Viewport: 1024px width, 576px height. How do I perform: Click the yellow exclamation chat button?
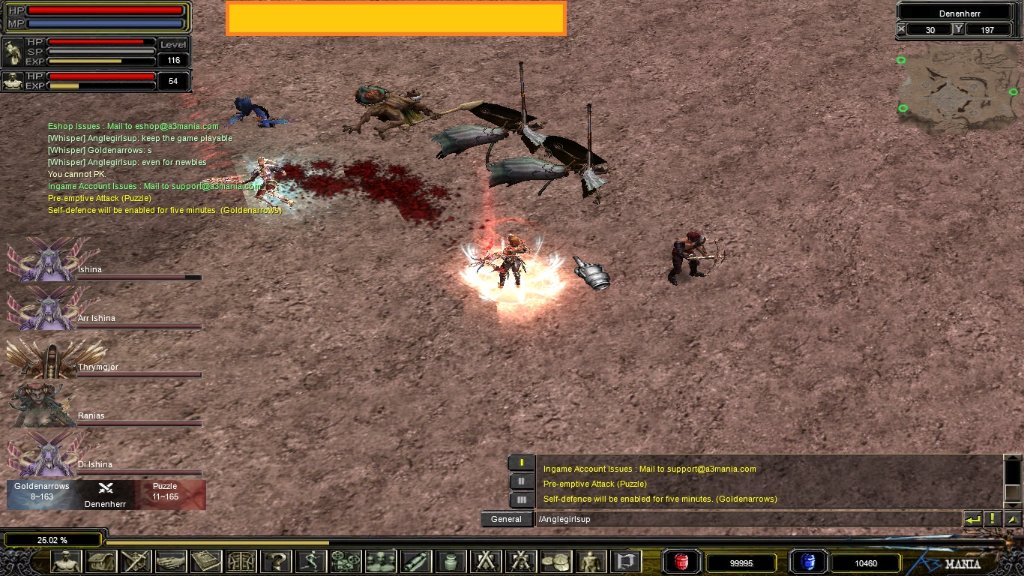pos(993,519)
